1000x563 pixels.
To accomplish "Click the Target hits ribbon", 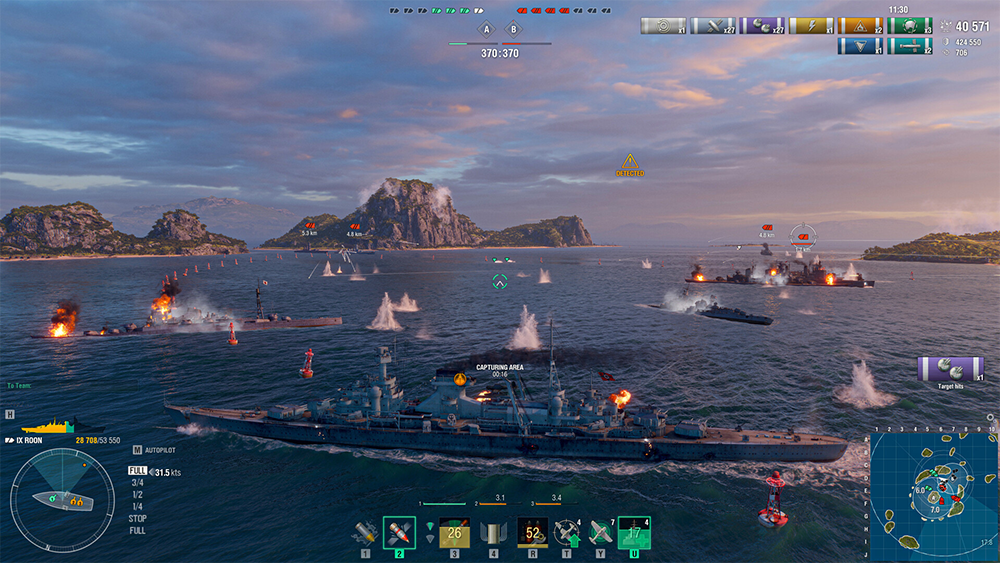I will click(x=950, y=369).
